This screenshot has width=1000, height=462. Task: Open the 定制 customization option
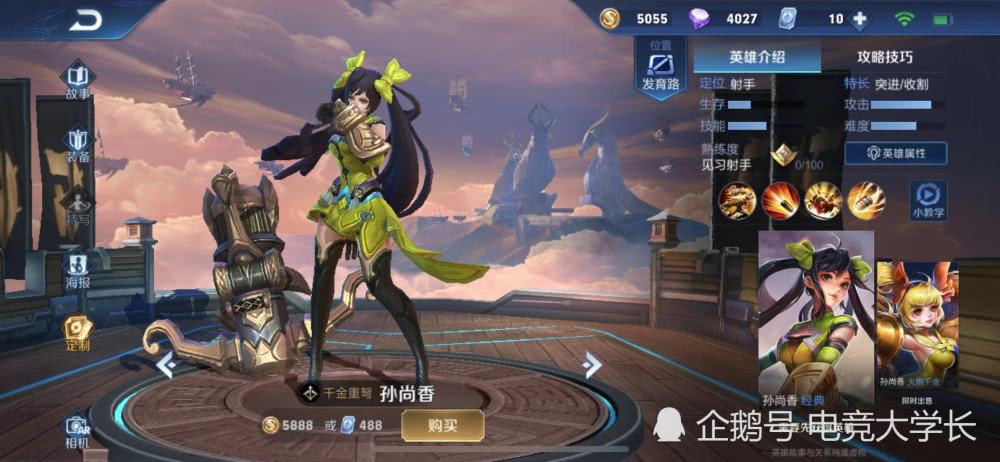click(77, 331)
